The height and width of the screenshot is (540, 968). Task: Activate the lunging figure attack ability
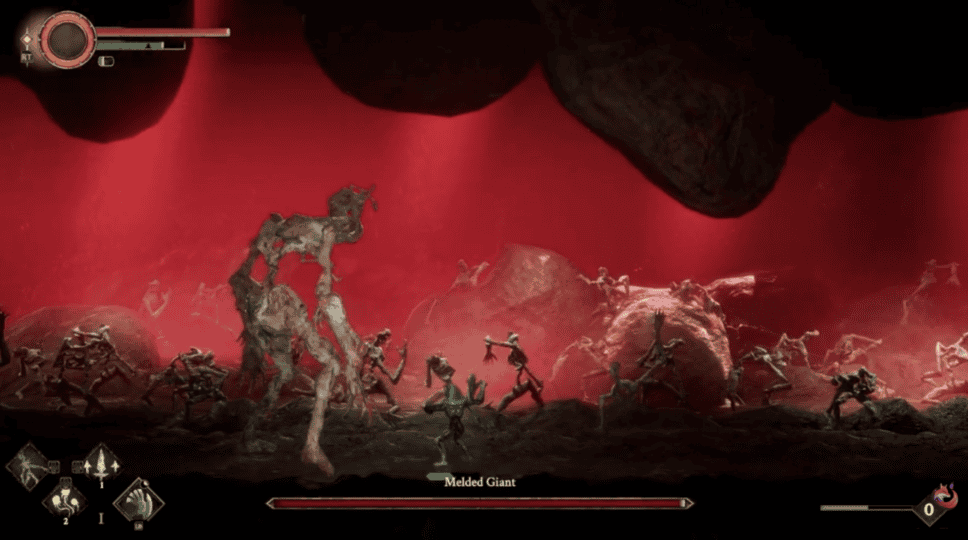pyautogui.click(x=27, y=466)
